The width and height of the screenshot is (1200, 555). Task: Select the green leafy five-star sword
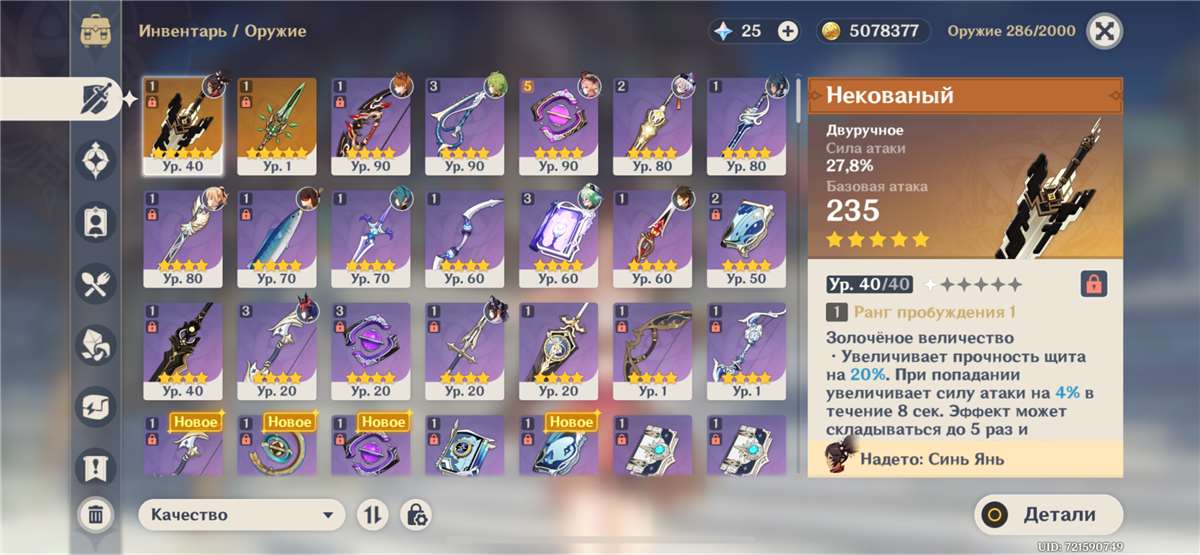click(x=277, y=126)
